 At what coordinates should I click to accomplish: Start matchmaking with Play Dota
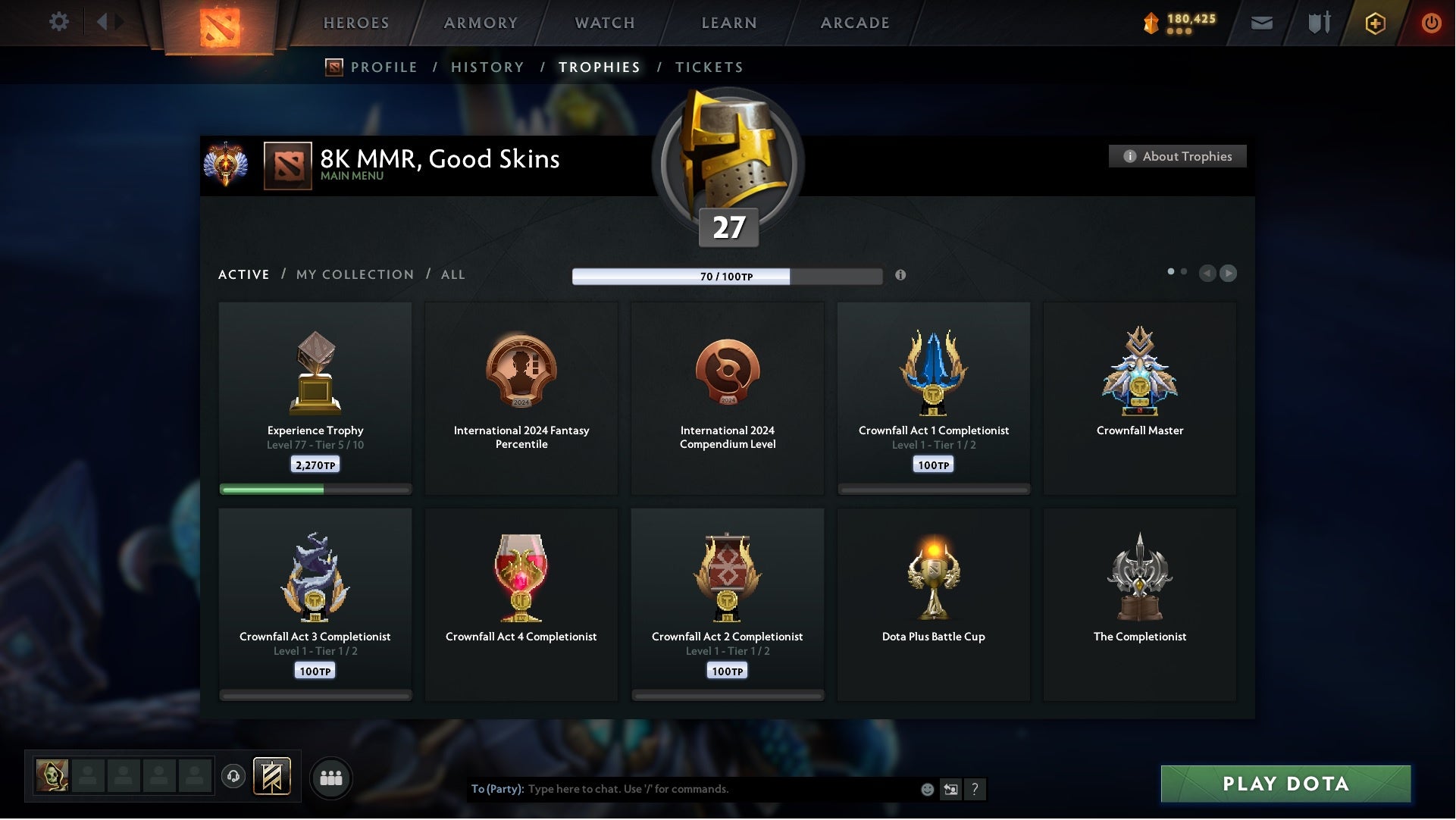[x=1285, y=784]
